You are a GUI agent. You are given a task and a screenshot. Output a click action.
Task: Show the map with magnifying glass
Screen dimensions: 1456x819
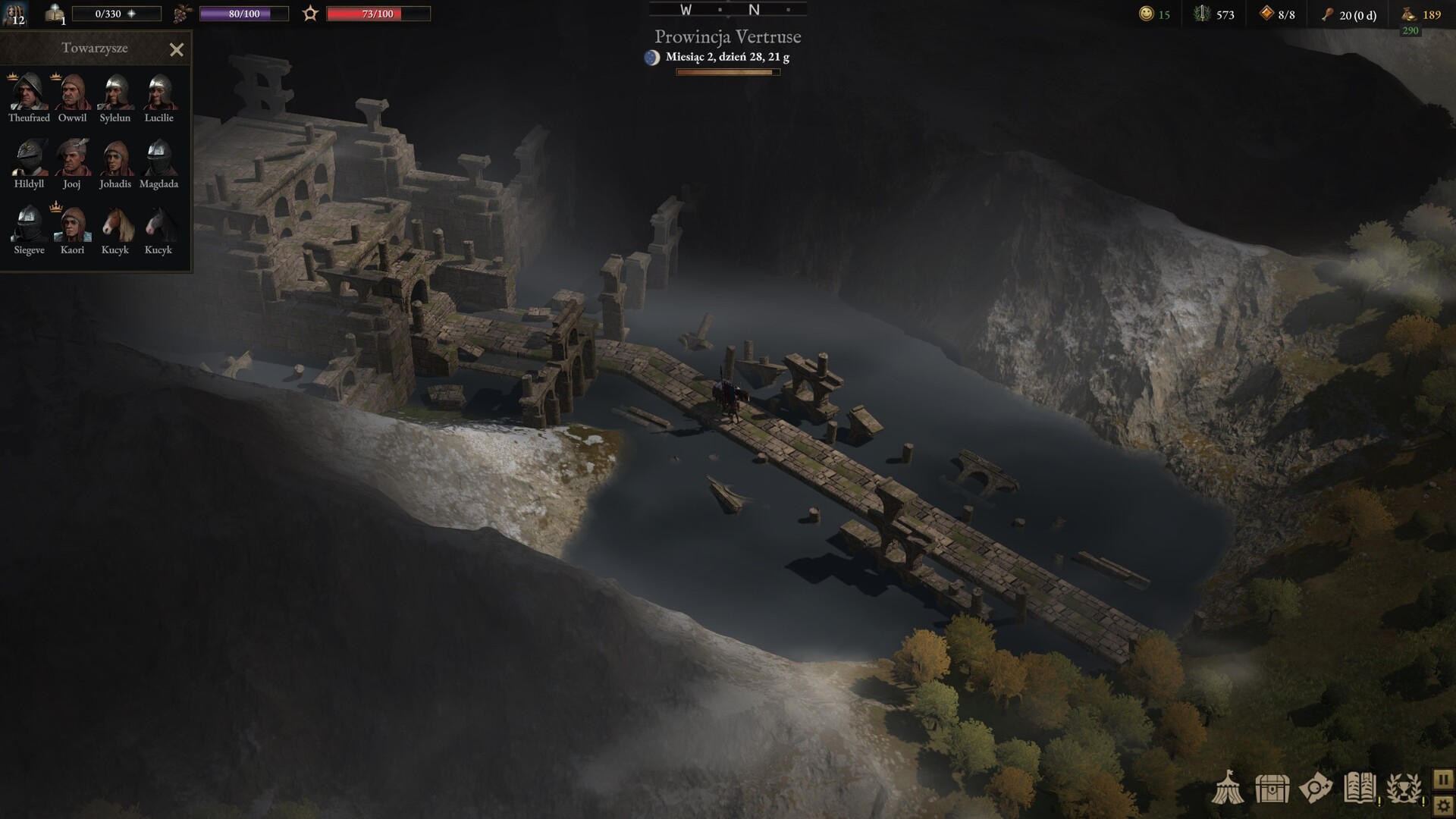1315,789
